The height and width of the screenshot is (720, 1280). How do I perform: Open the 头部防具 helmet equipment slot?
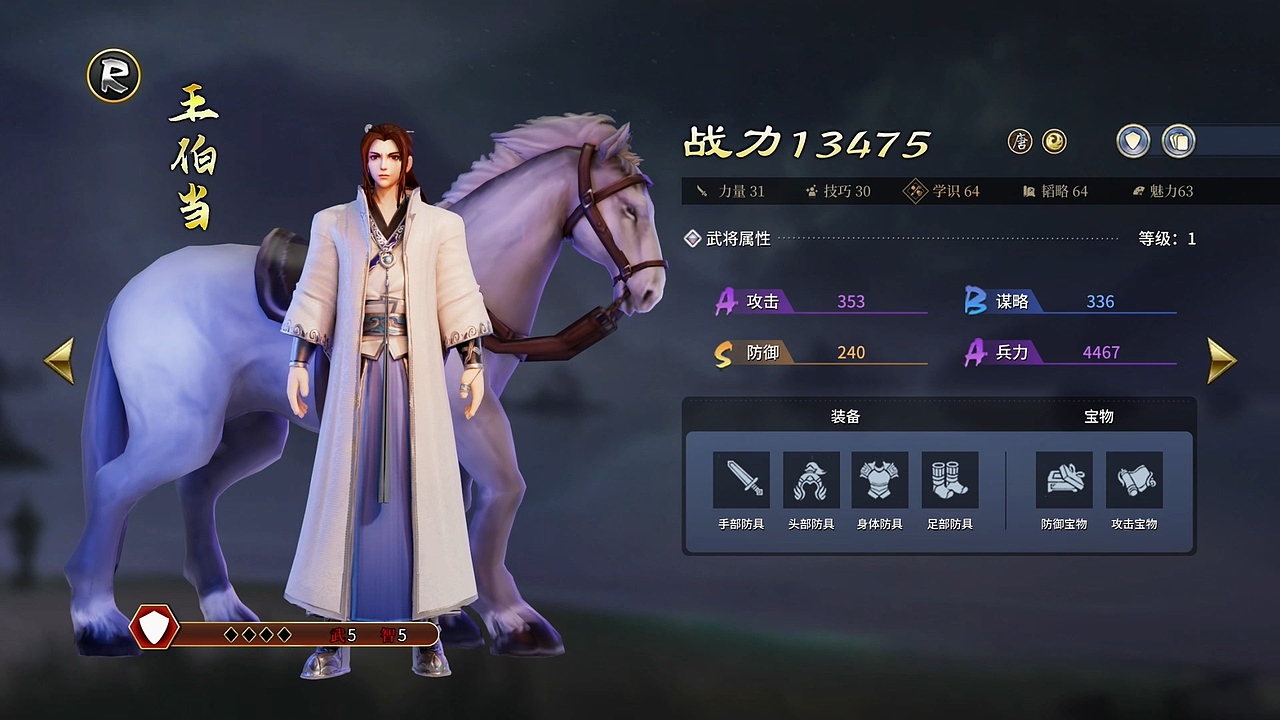(809, 483)
